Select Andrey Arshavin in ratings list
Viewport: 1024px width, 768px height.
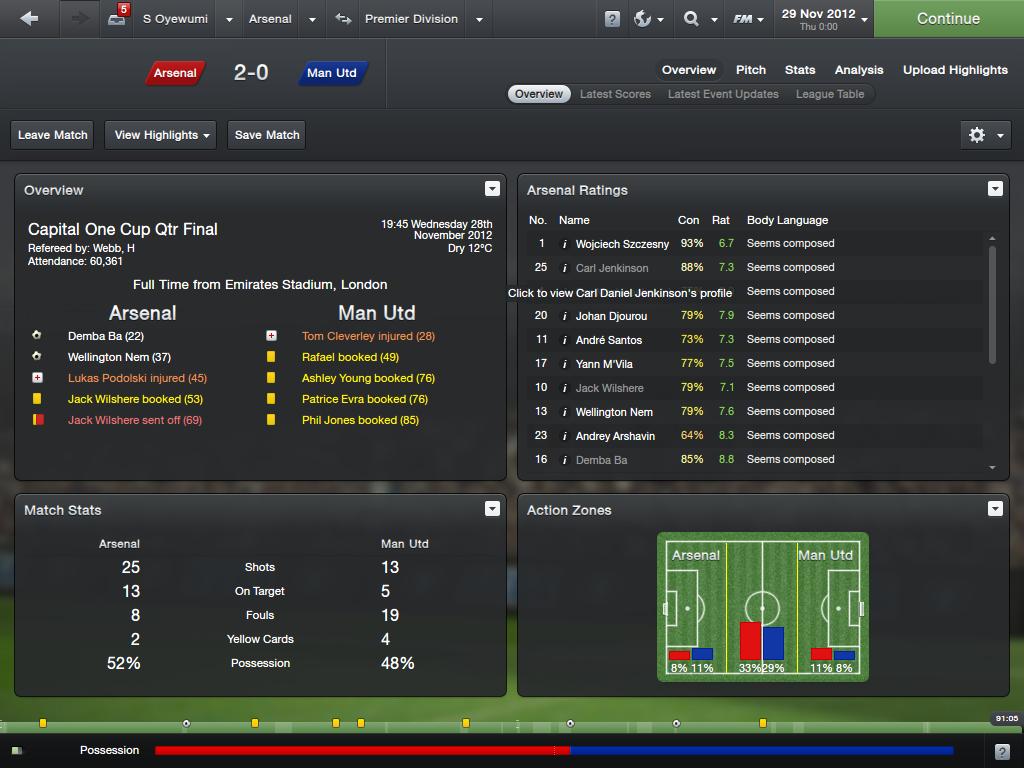point(615,436)
